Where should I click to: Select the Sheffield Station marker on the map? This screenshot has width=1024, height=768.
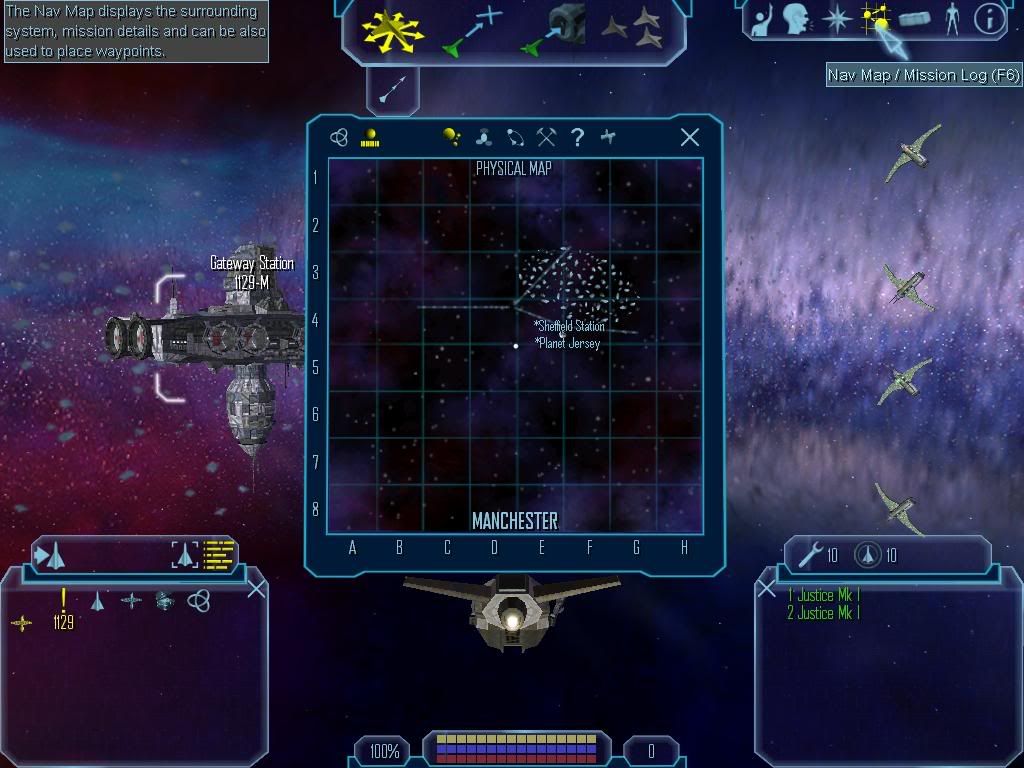(571, 326)
